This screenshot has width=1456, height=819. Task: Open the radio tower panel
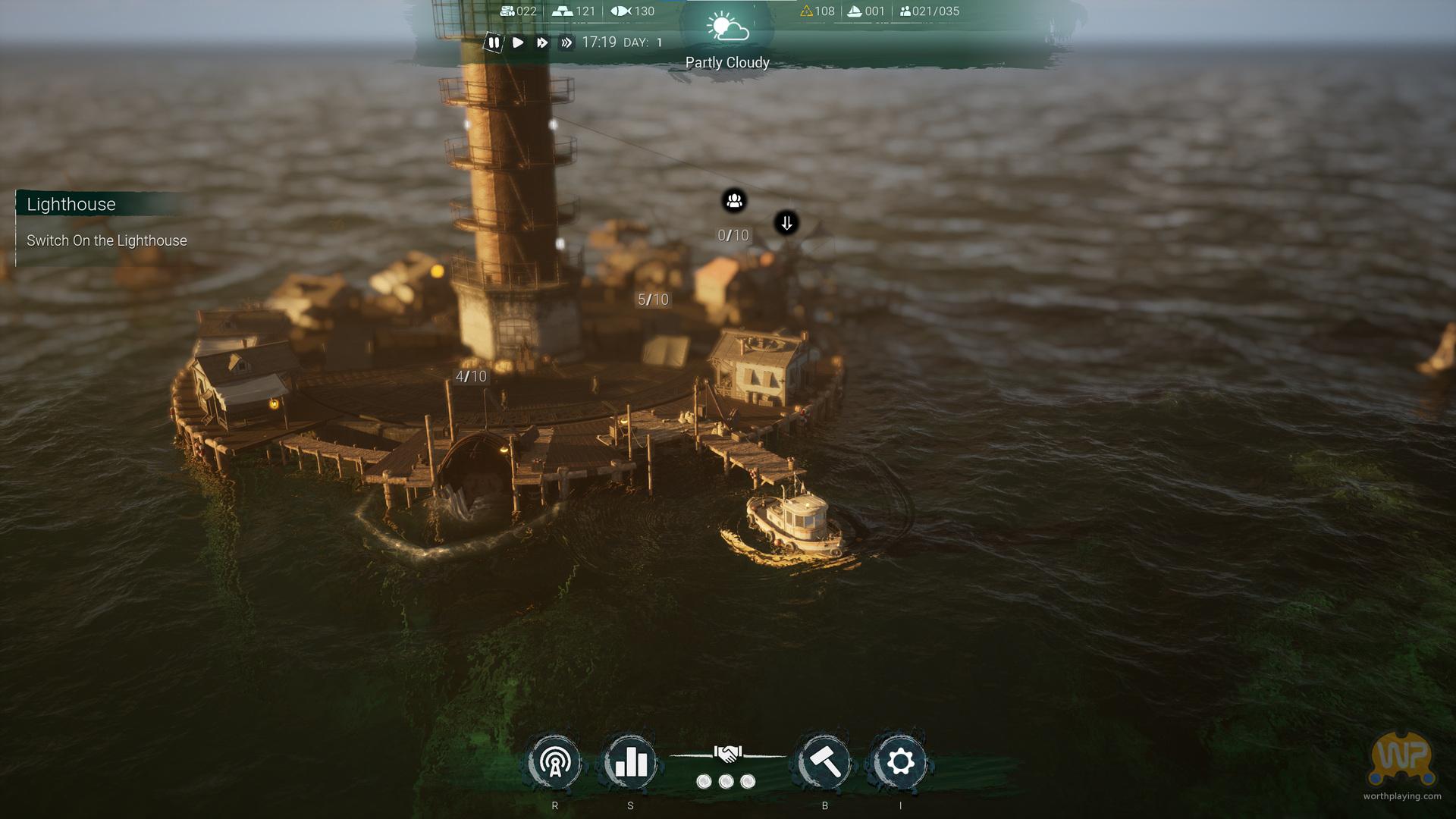click(555, 762)
